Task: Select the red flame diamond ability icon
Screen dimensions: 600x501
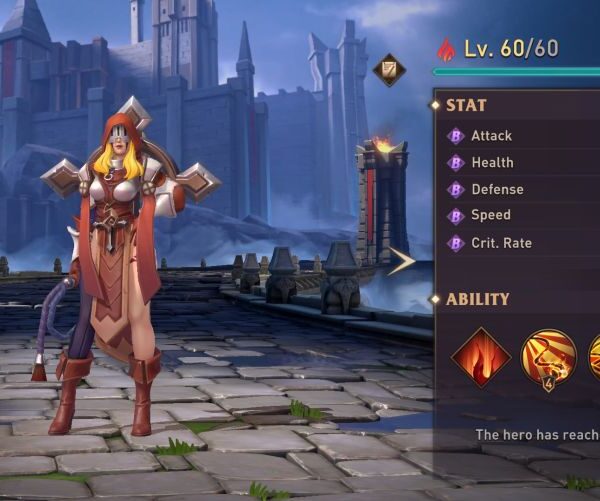Action: click(481, 358)
